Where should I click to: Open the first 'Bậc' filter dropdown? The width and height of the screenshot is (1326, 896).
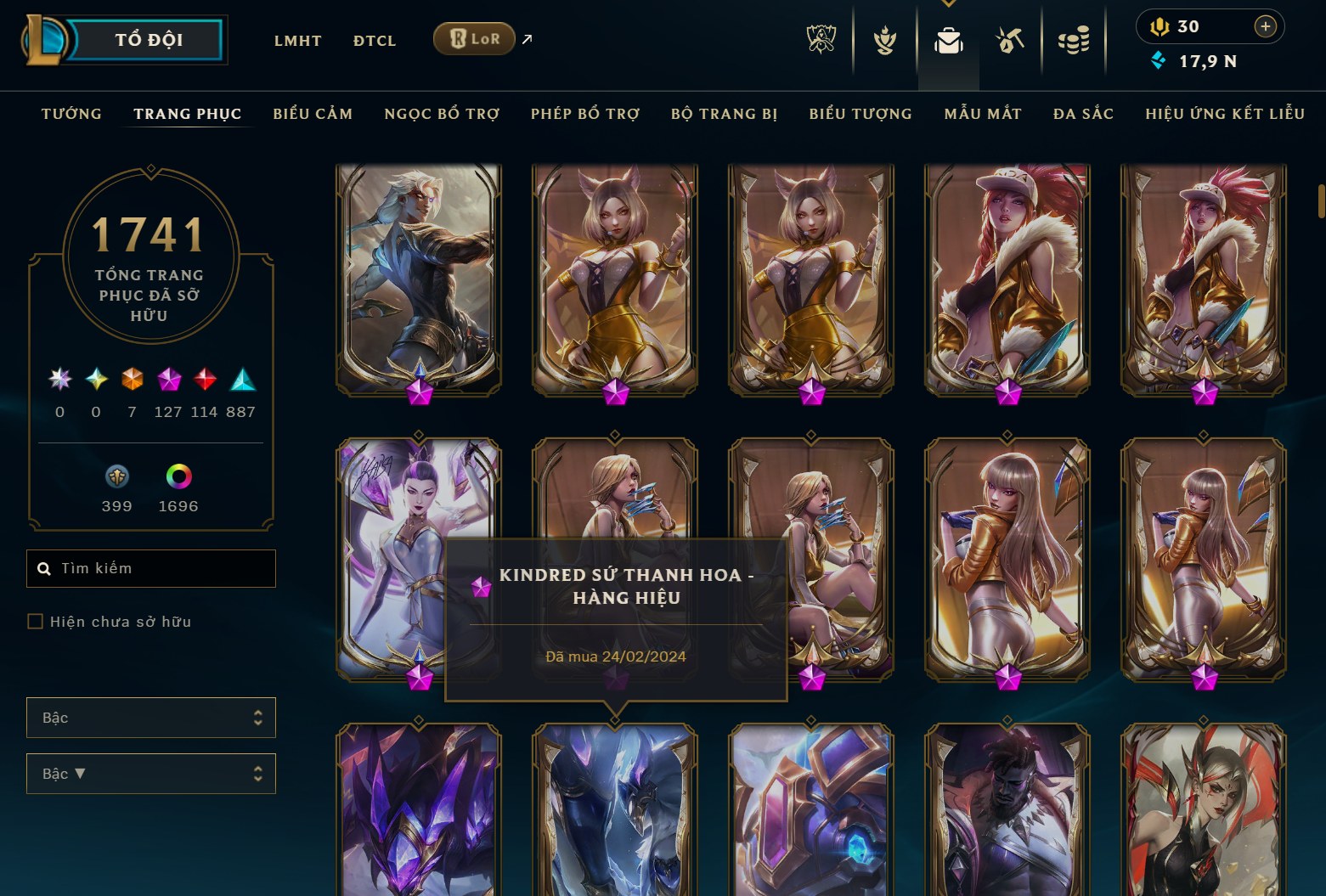(150, 718)
